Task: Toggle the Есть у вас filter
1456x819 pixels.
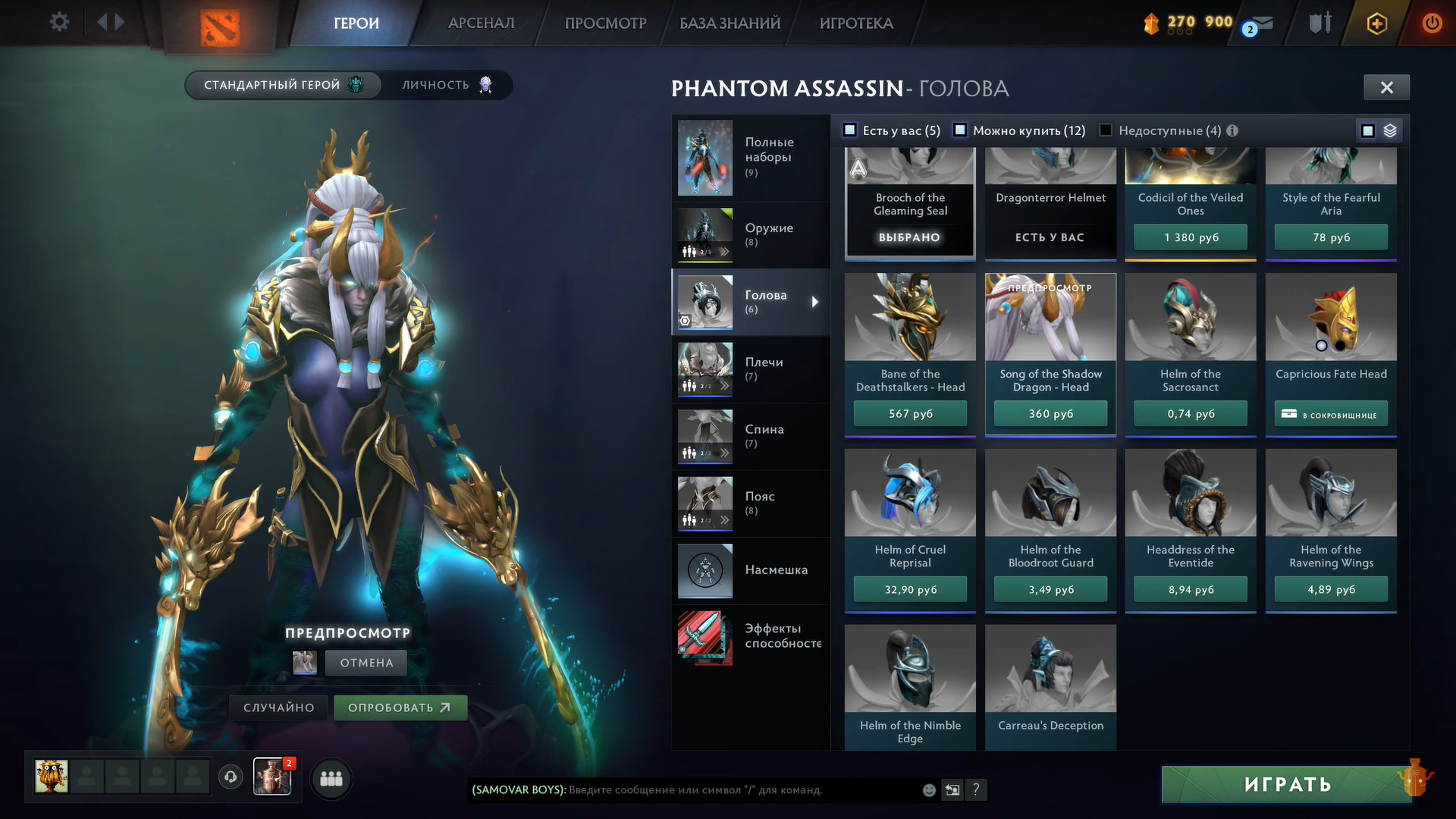Action: 851,130
